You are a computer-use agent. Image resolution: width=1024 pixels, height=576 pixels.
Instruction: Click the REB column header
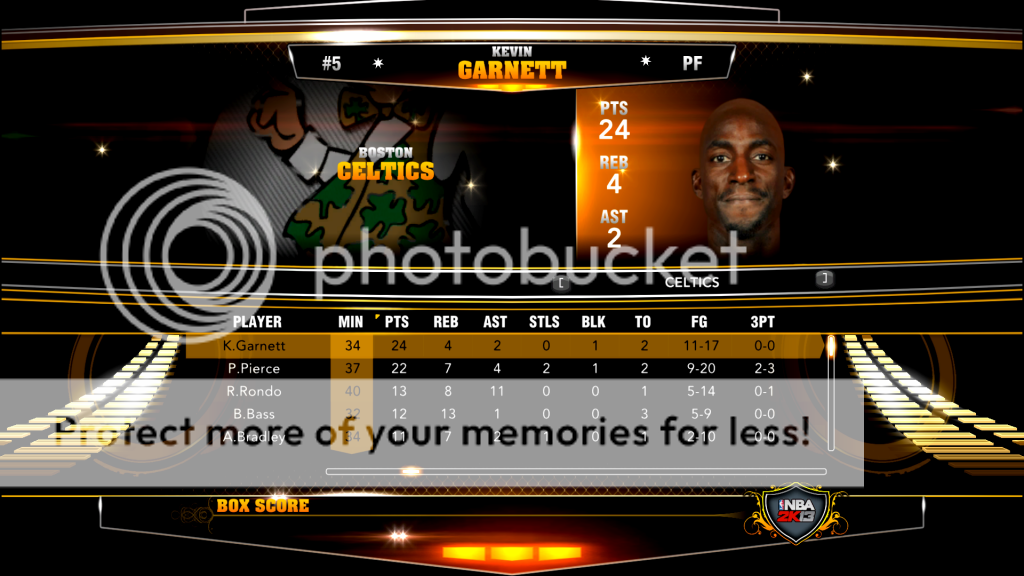pyautogui.click(x=446, y=322)
